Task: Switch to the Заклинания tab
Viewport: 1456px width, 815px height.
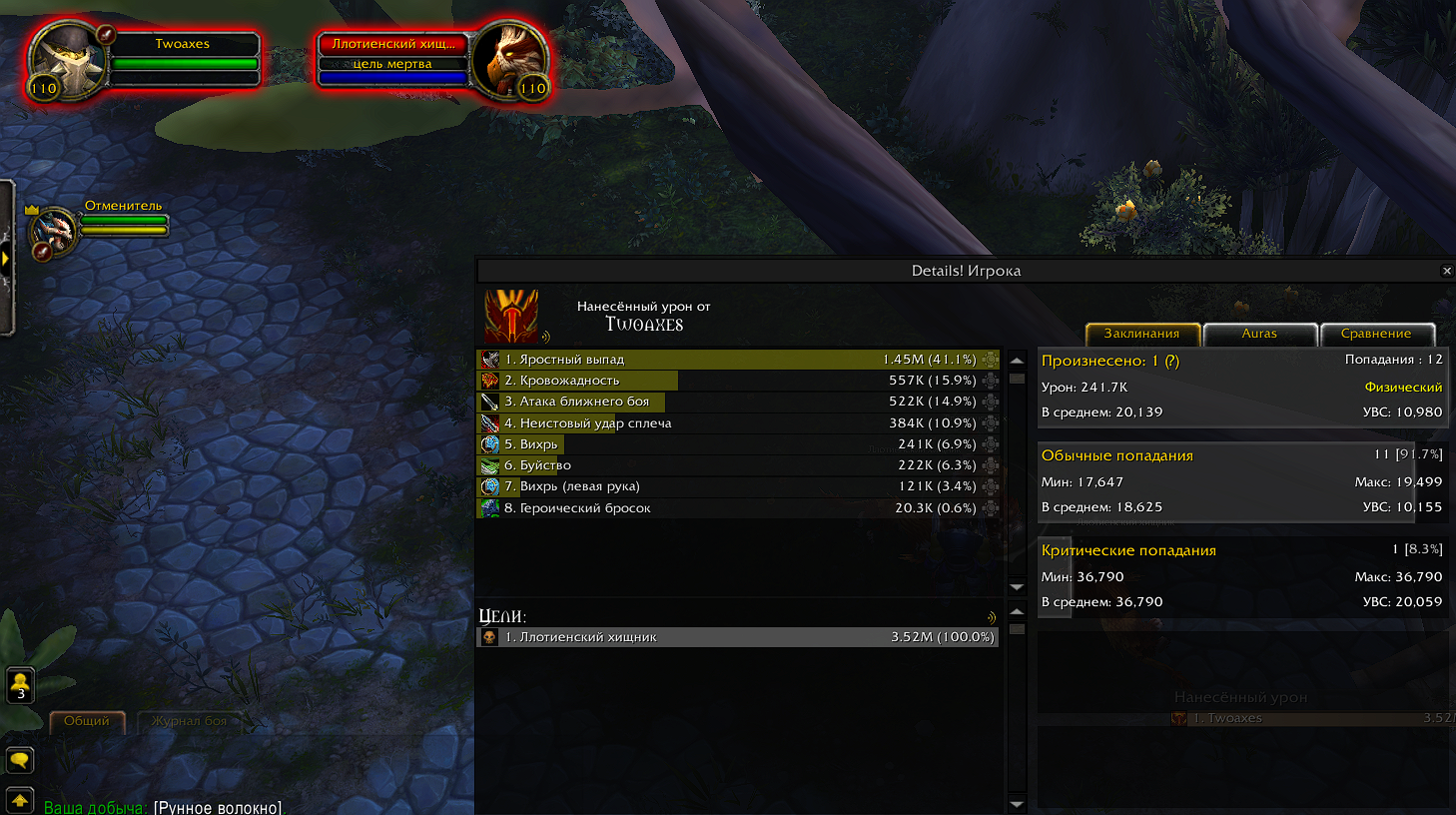Action: click(1141, 334)
